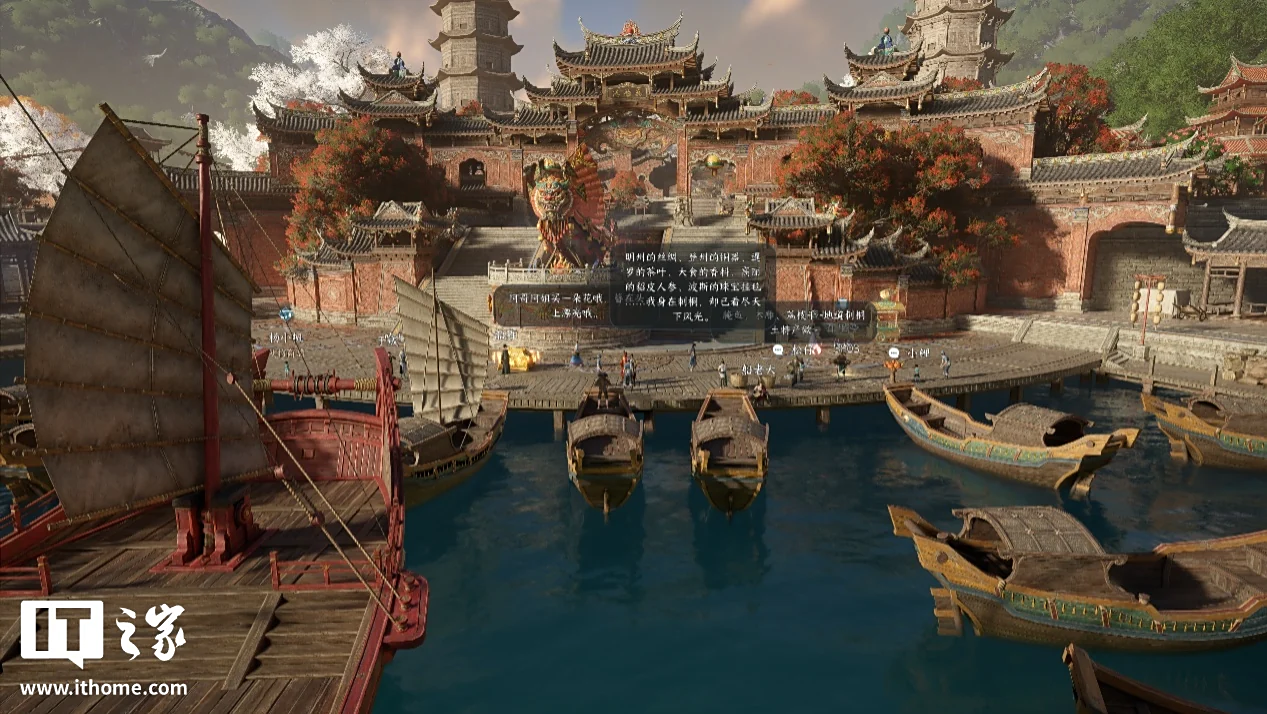
Task: Select the chat bubble icon beside 松伯
Action: 777,350
